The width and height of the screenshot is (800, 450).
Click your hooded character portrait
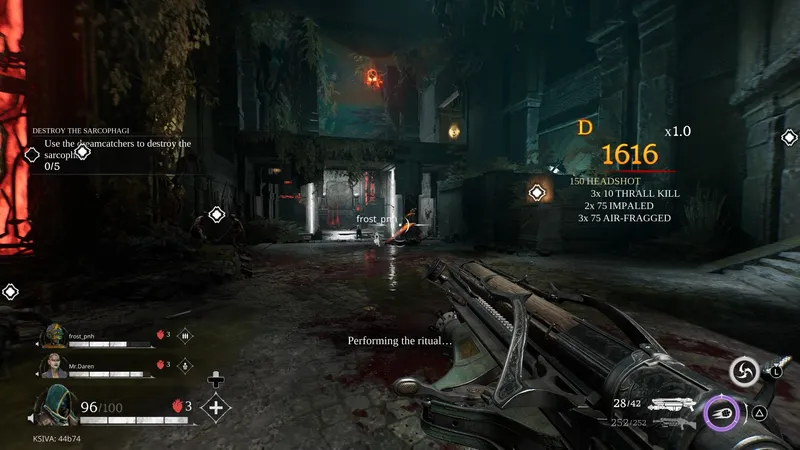[55, 406]
